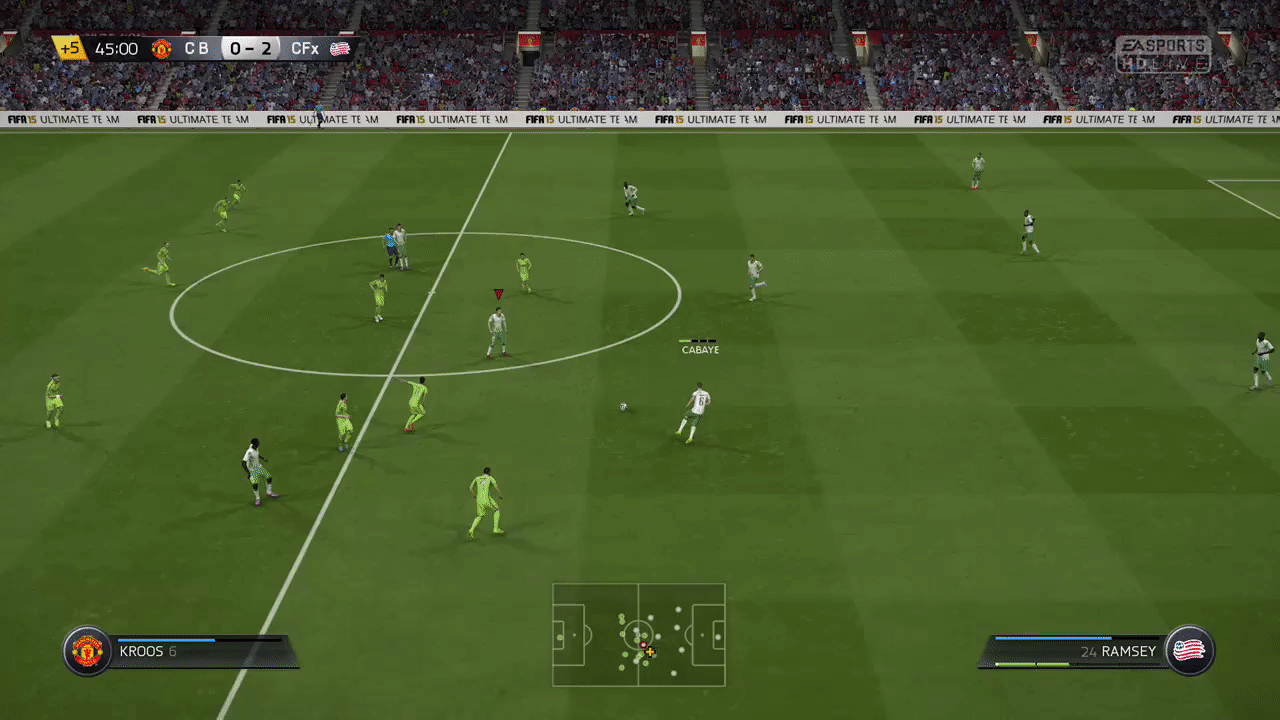Image resolution: width=1280 pixels, height=720 pixels.
Task: Click the pitch radar minimap
Action: click(x=639, y=635)
